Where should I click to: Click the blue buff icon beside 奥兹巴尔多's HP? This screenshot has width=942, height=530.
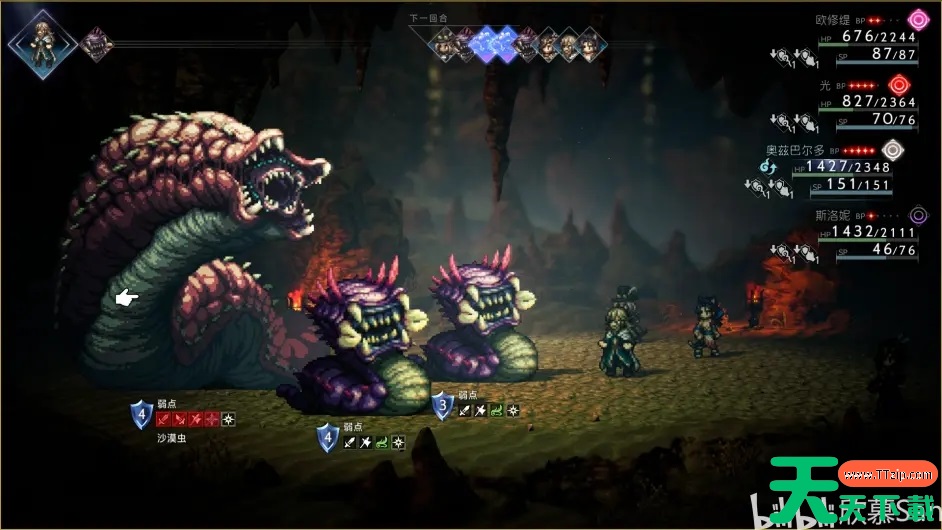[x=769, y=166]
